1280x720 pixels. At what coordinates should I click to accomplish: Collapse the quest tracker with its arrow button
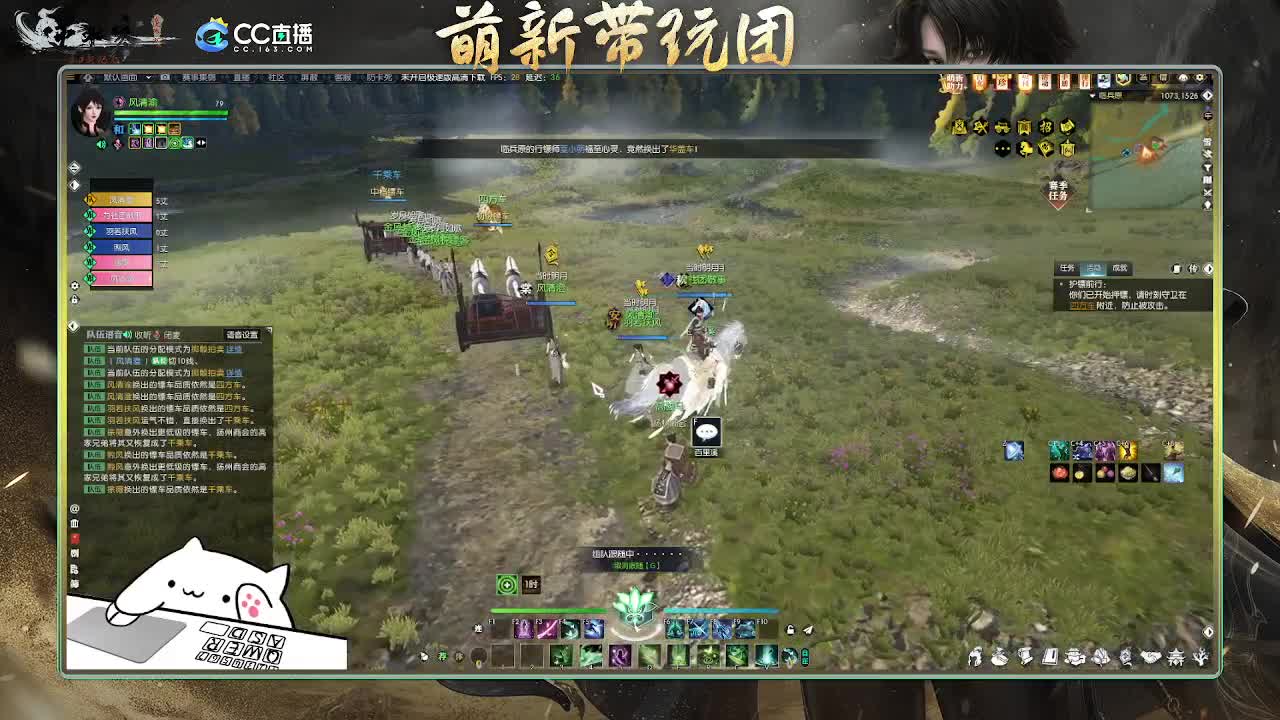(x=1207, y=269)
